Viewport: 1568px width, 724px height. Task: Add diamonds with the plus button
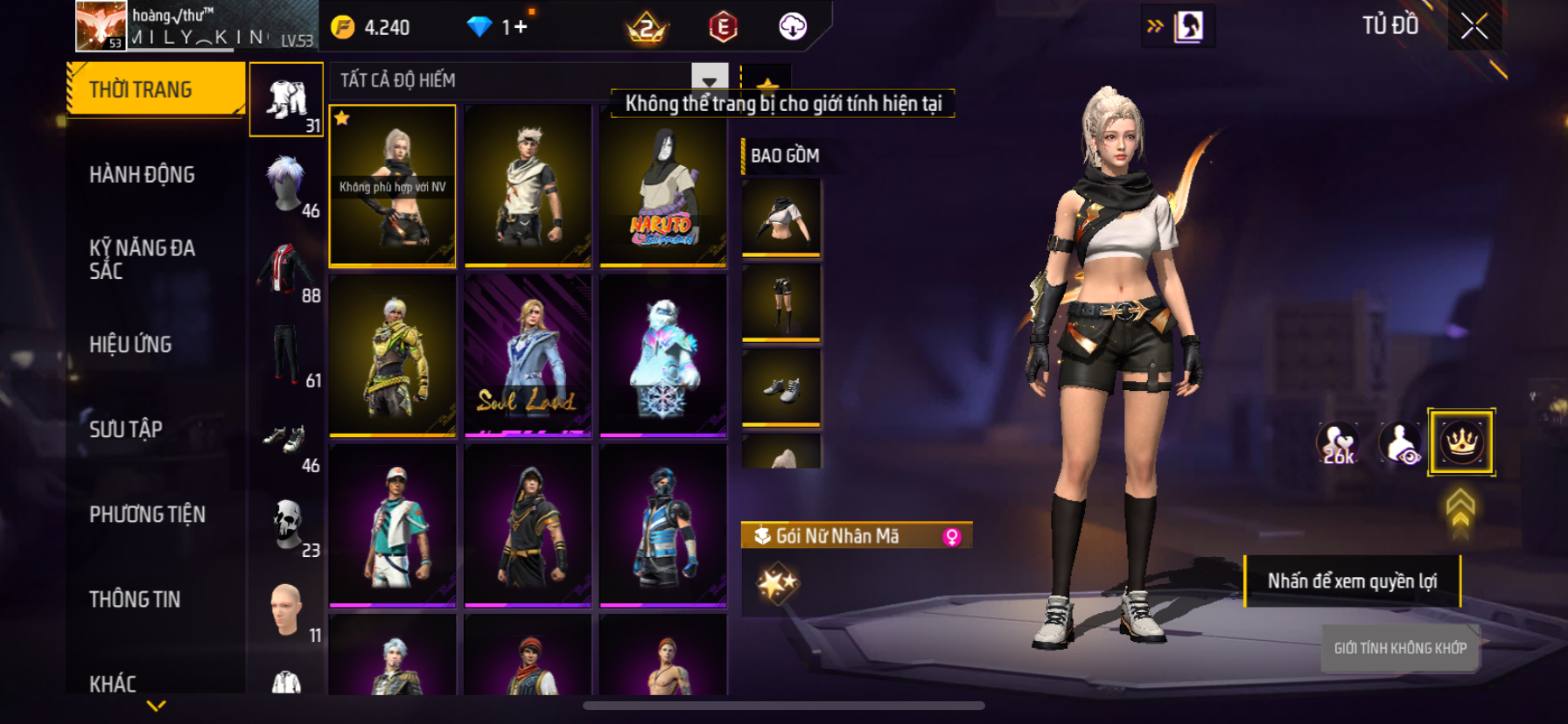(521, 27)
